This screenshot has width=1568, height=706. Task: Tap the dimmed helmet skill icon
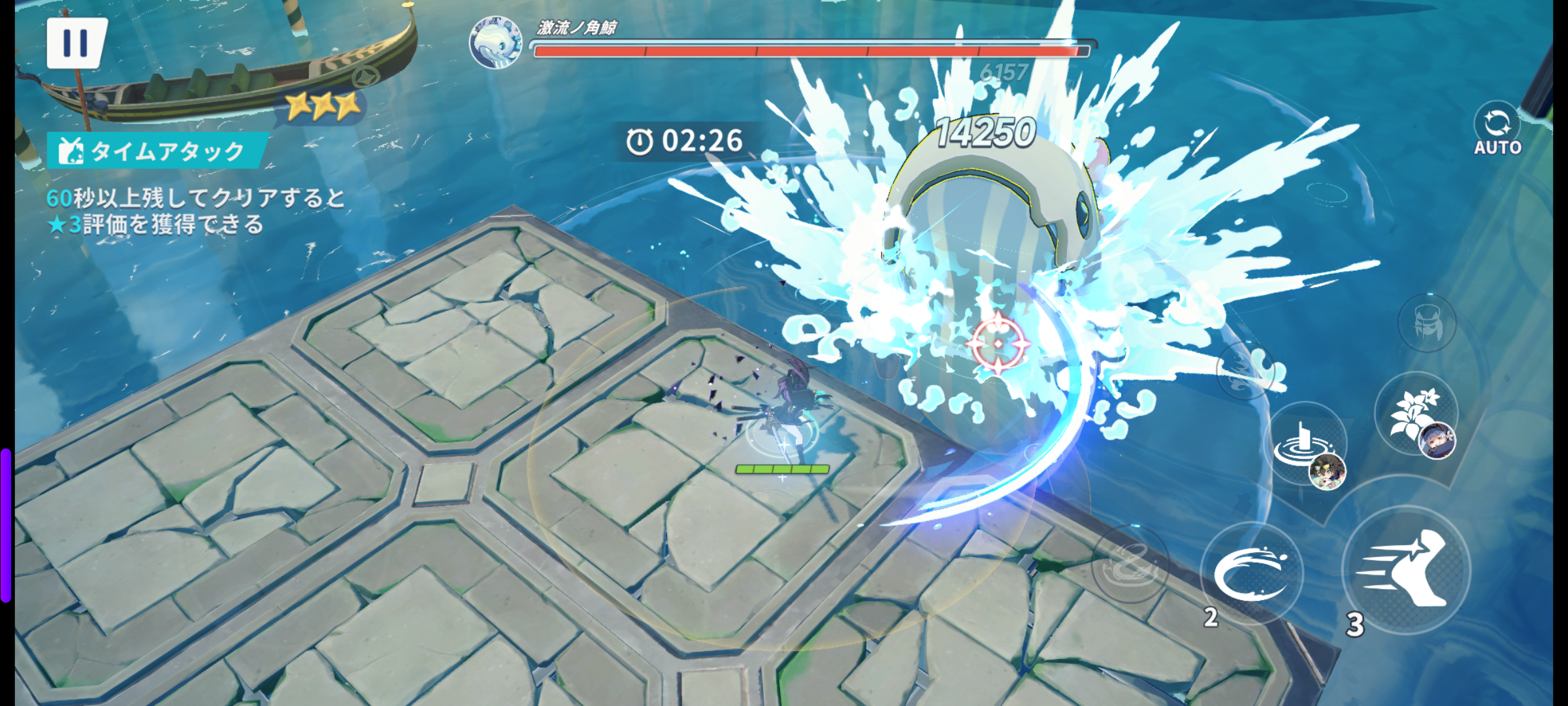[1427, 323]
